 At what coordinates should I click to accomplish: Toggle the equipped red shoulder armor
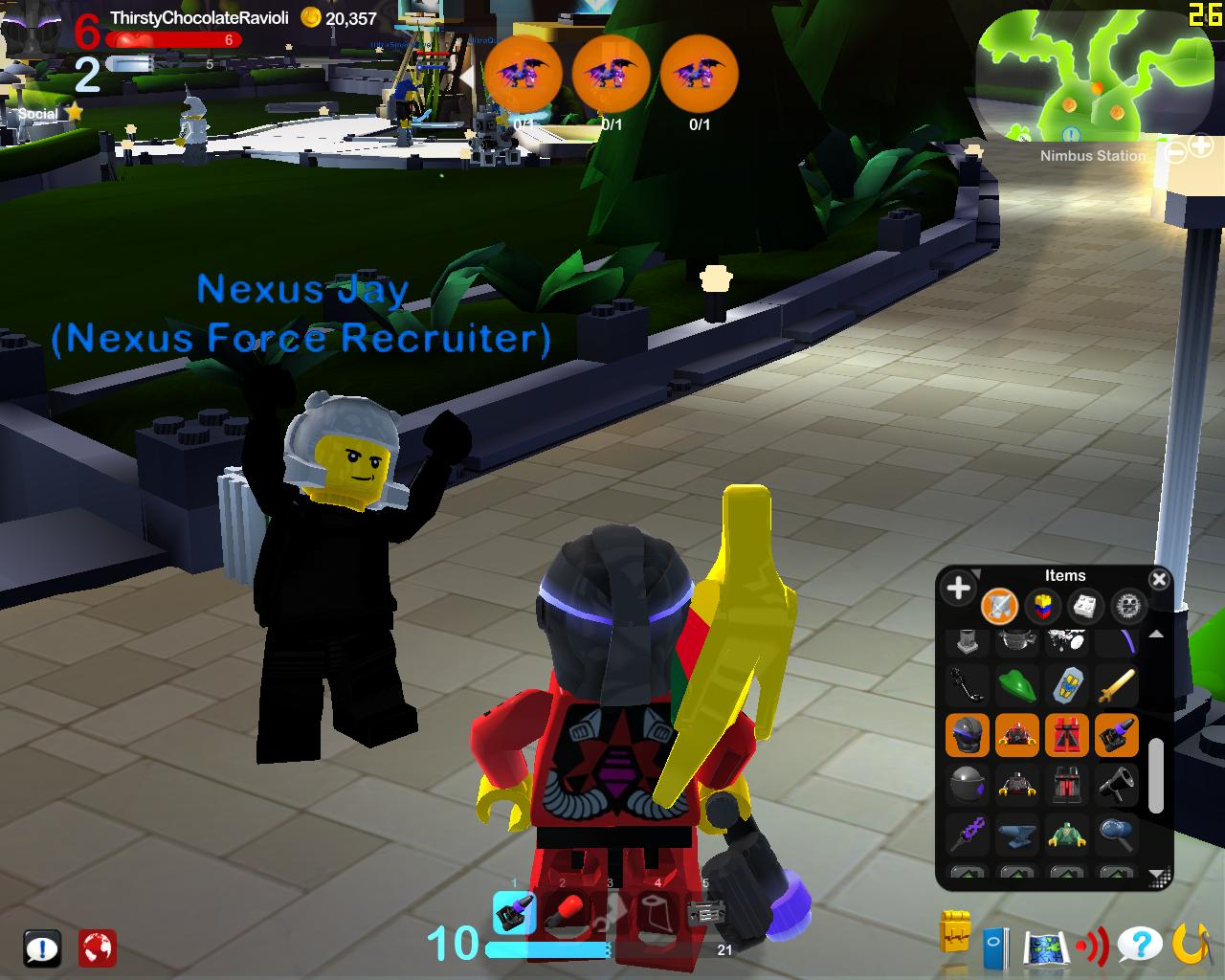click(1017, 735)
